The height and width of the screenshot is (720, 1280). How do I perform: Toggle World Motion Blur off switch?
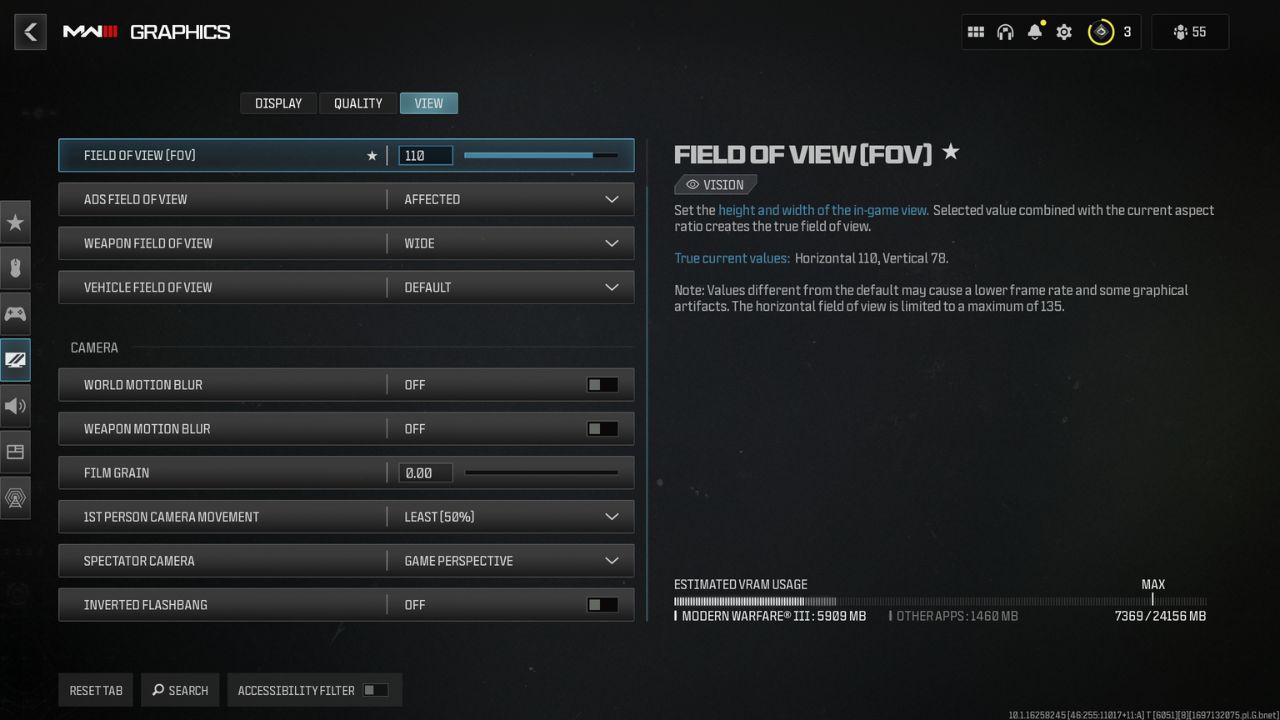(x=603, y=384)
